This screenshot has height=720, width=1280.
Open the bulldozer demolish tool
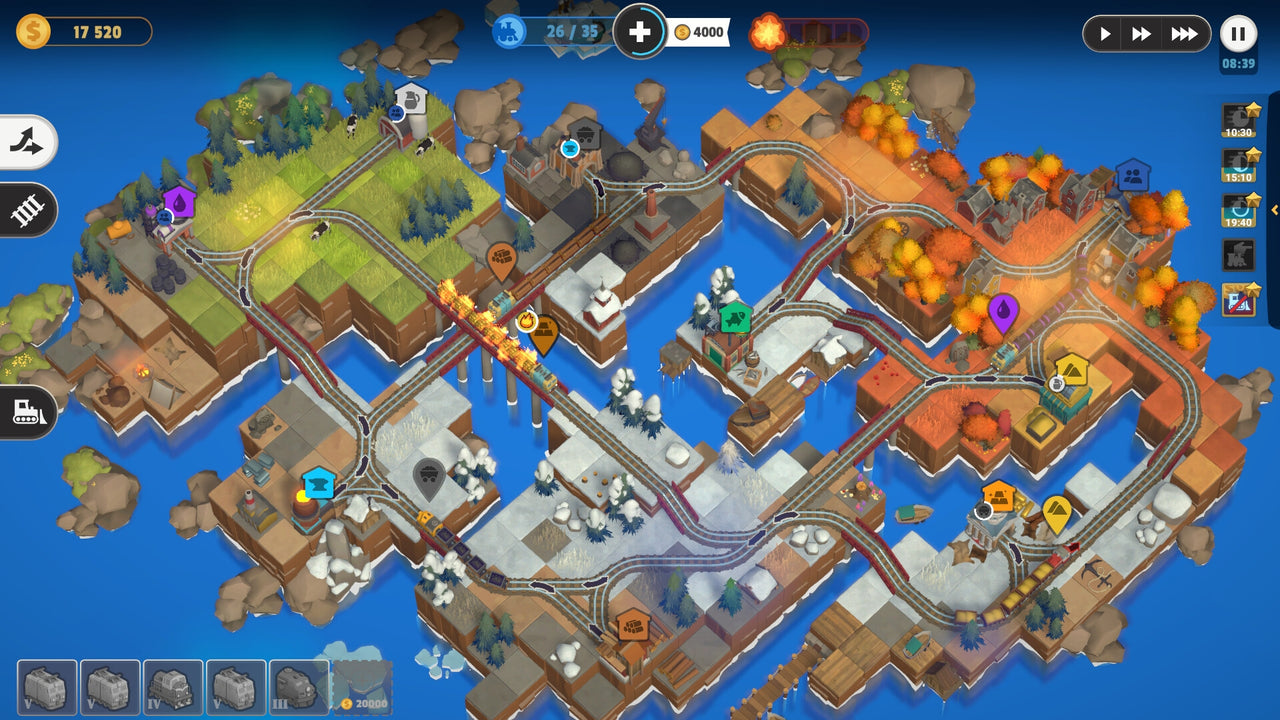click(x=27, y=413)
